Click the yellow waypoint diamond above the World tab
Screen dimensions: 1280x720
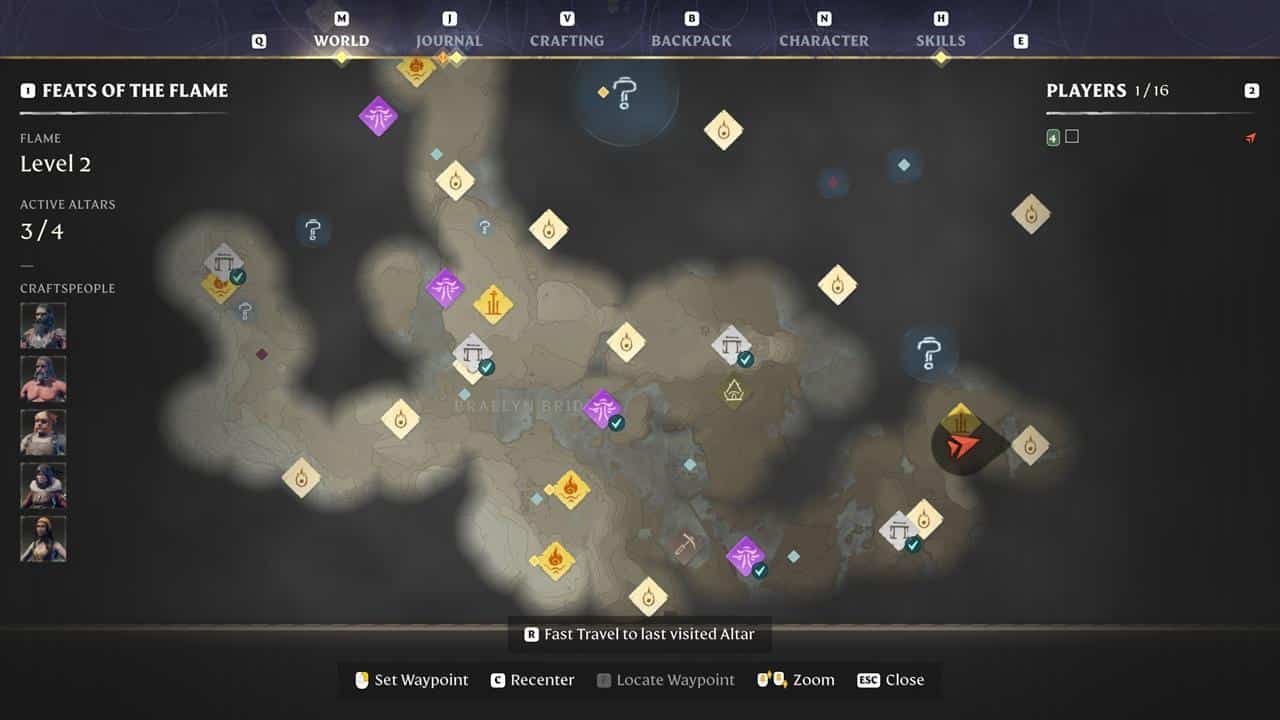tap(341, 58)
